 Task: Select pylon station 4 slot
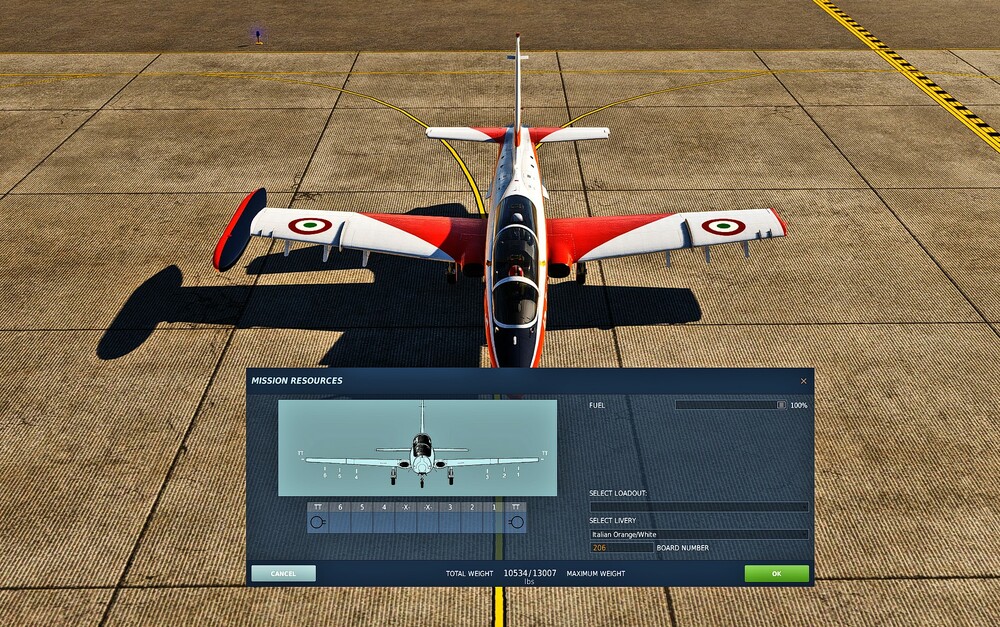384,521
